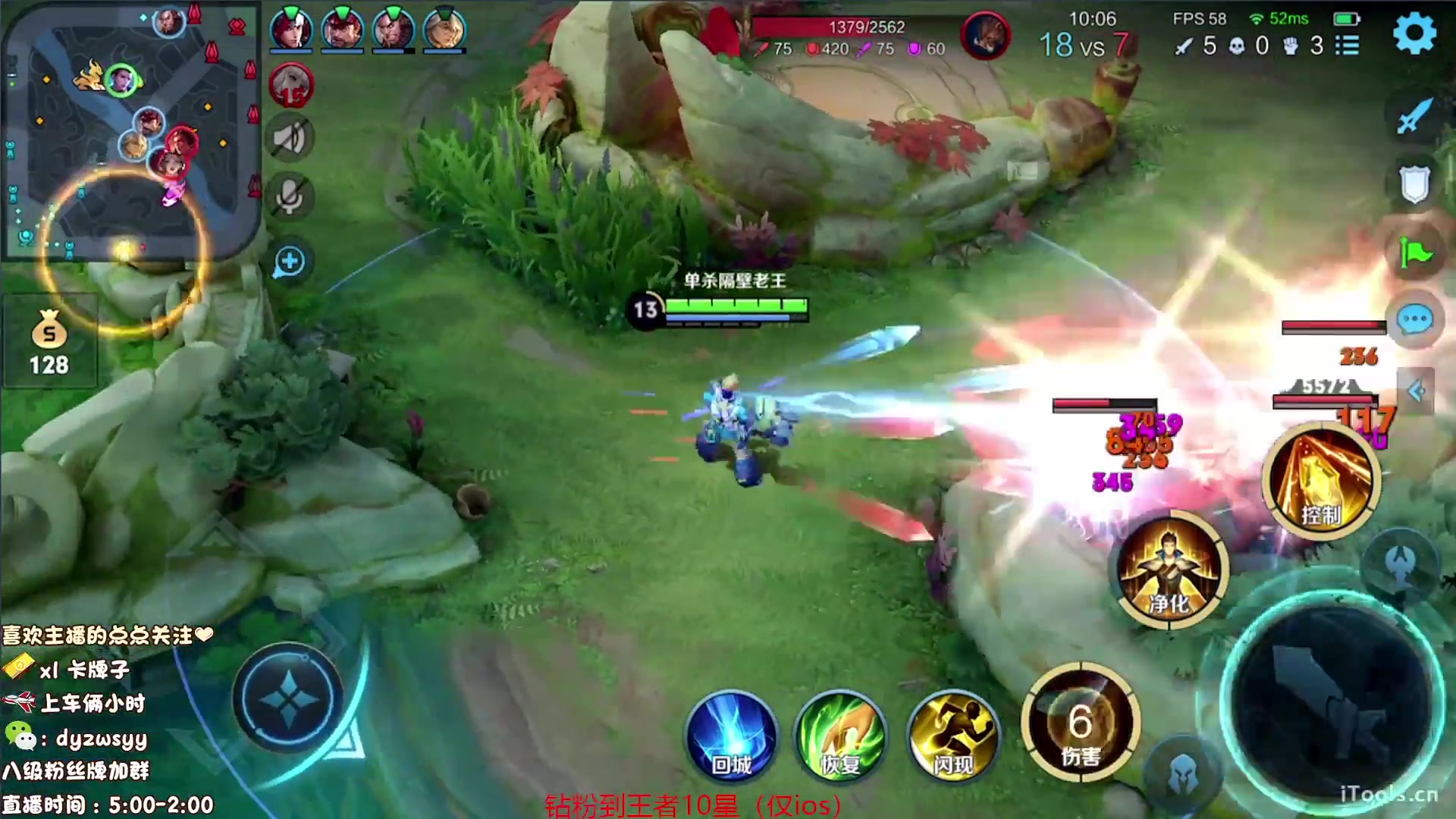The width and height of the screenshot is (1456, 819).
Task: Cast the 控制 control skill
Action: click(x=1321, y=482)
